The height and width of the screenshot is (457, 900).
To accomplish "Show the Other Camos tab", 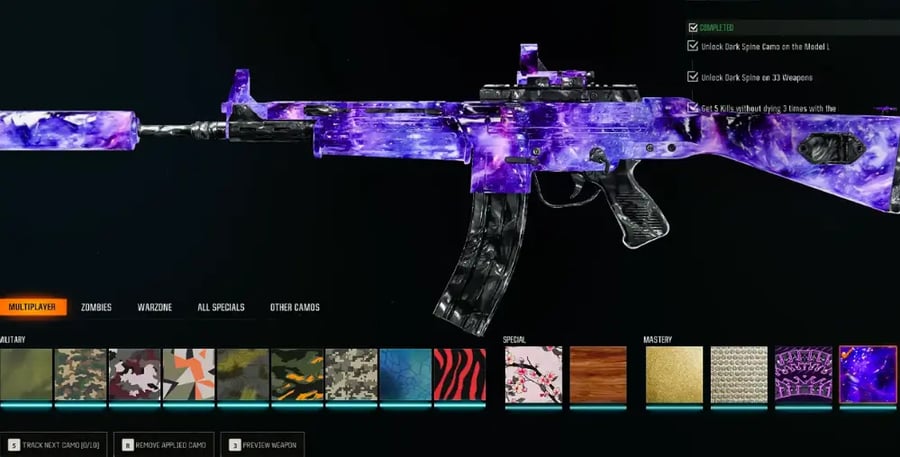I will pyautogui.click(x=295, y=307).
